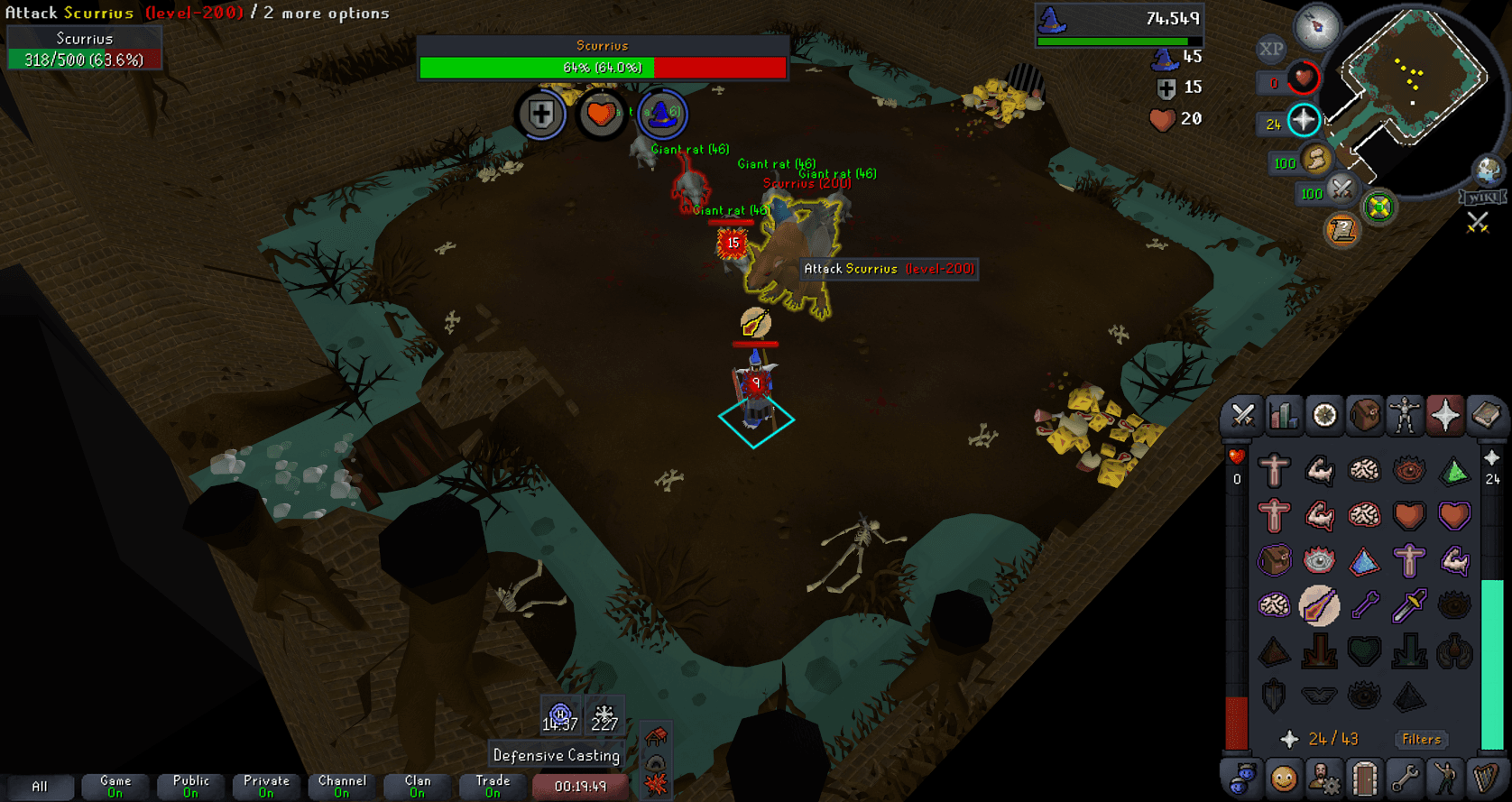This screenshot has height=802, width=1512.
Task: Open the Inventory backpack tab
Action: pyautogui.click(x=1364, y=416)
